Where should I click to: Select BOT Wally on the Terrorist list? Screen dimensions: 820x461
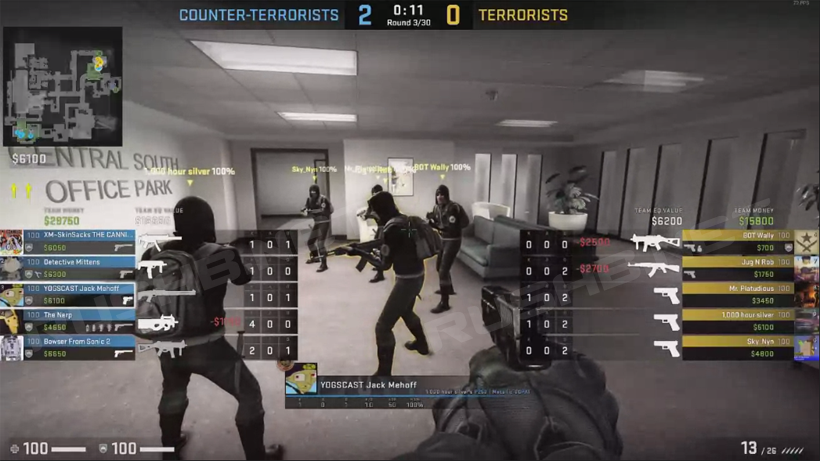(x=738, y=241)
